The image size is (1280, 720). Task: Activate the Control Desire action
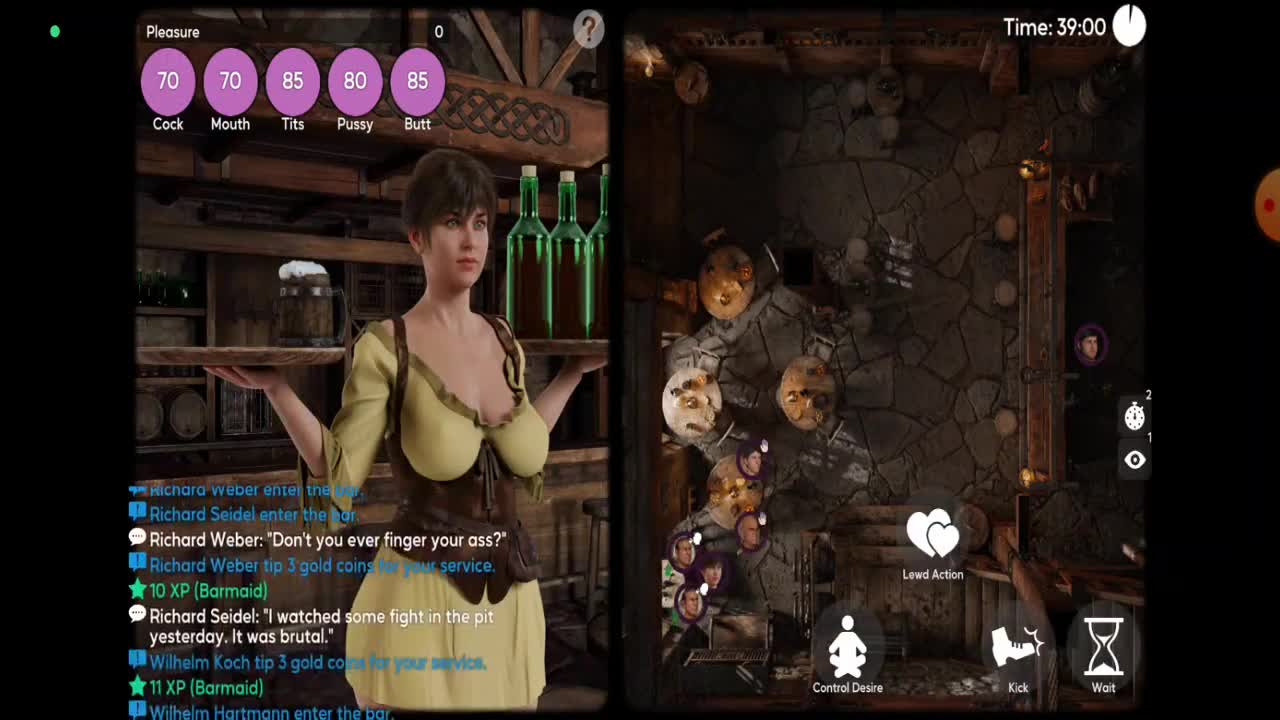(x=847, y=646)
